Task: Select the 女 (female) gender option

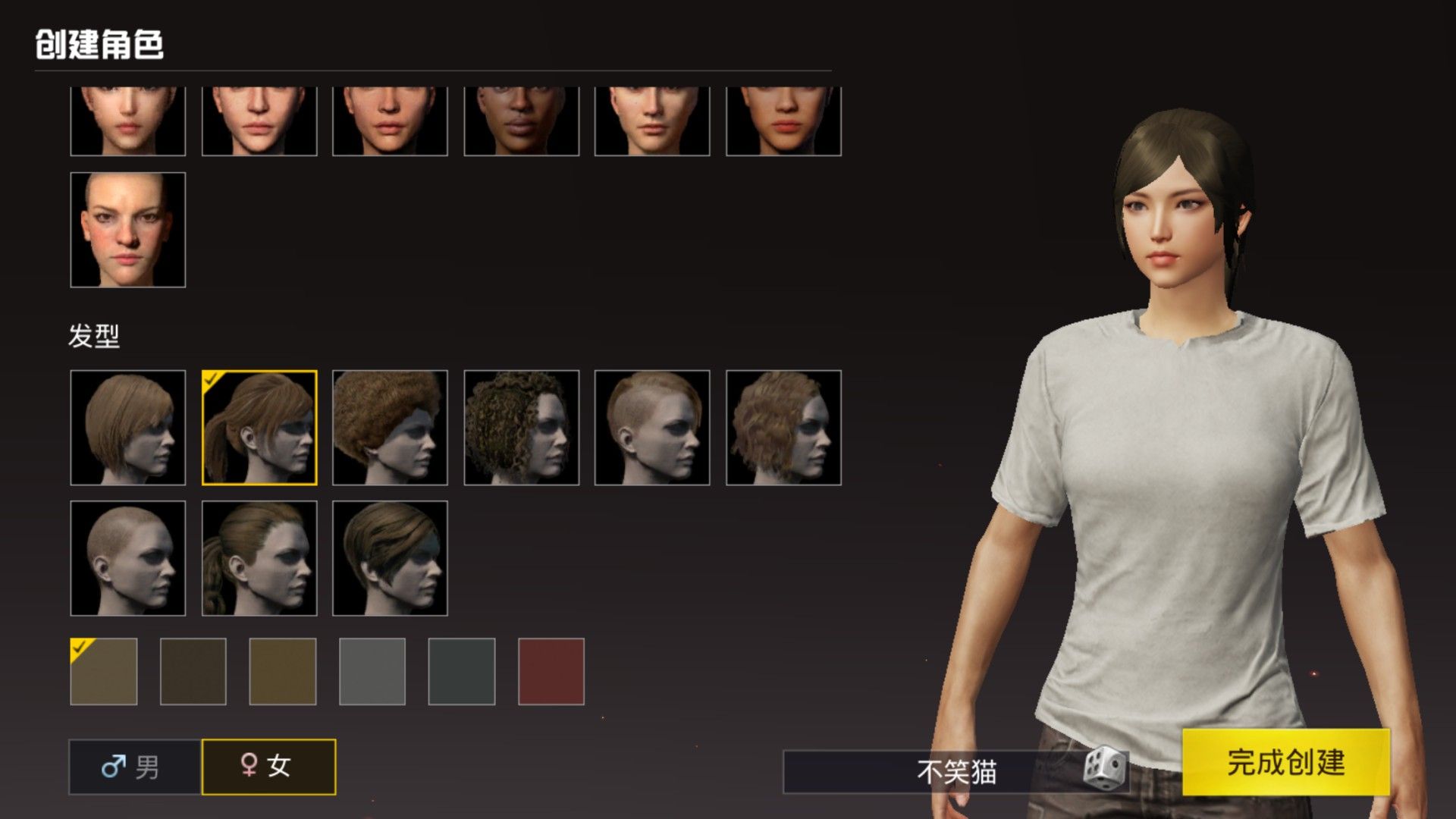Action: [x=268, y=767]
